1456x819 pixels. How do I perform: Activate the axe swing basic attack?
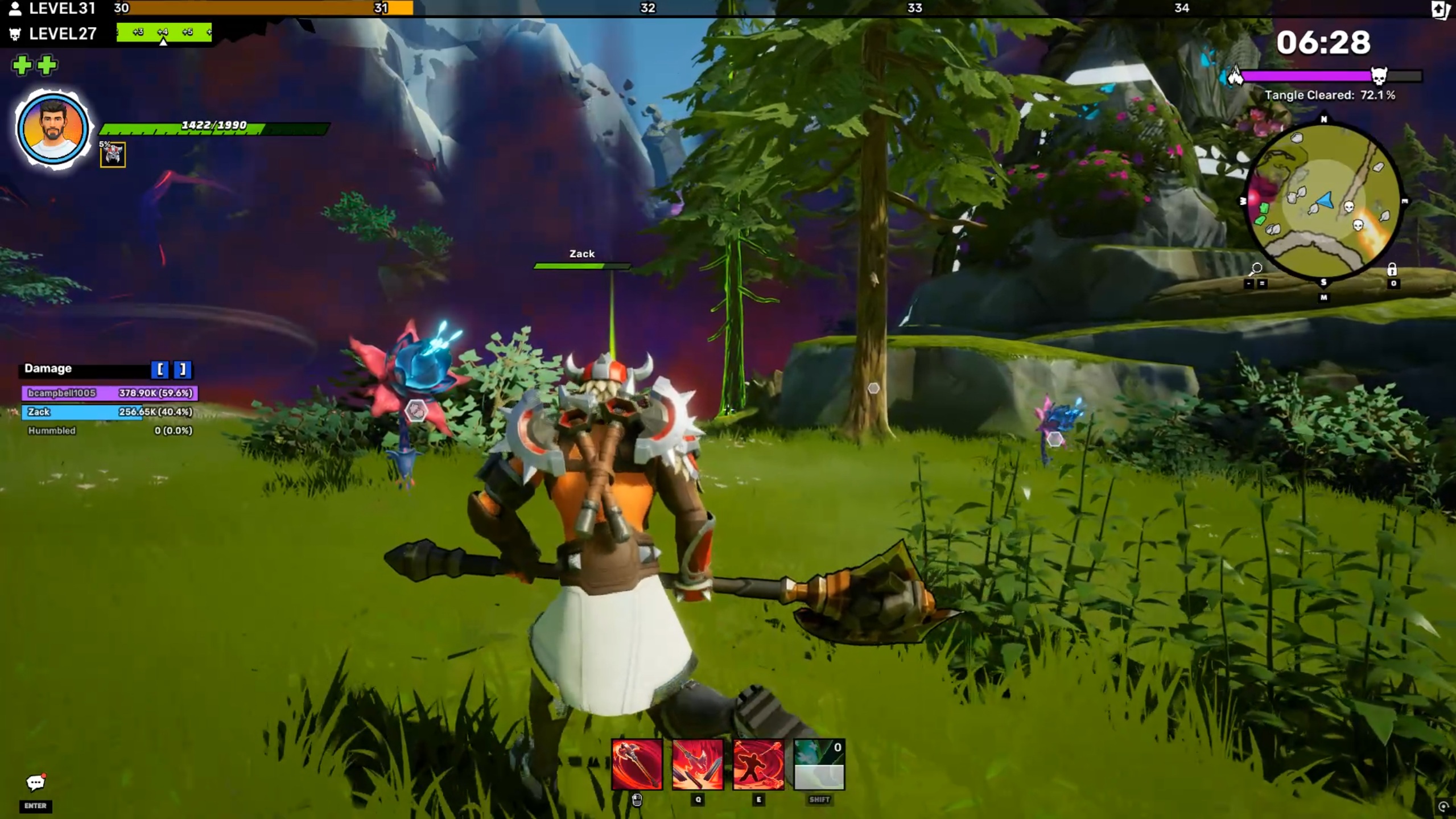637,764
